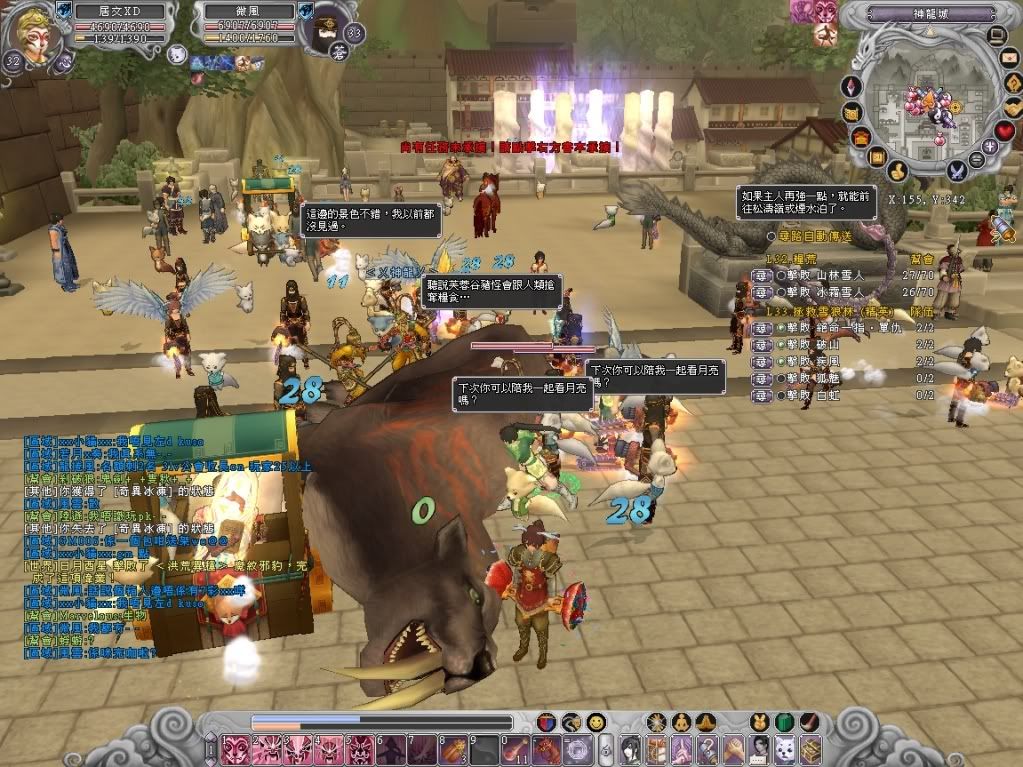Screen dimensions: 1023x767
Task: Click the red heart icon
Action: pos(1004,132)
